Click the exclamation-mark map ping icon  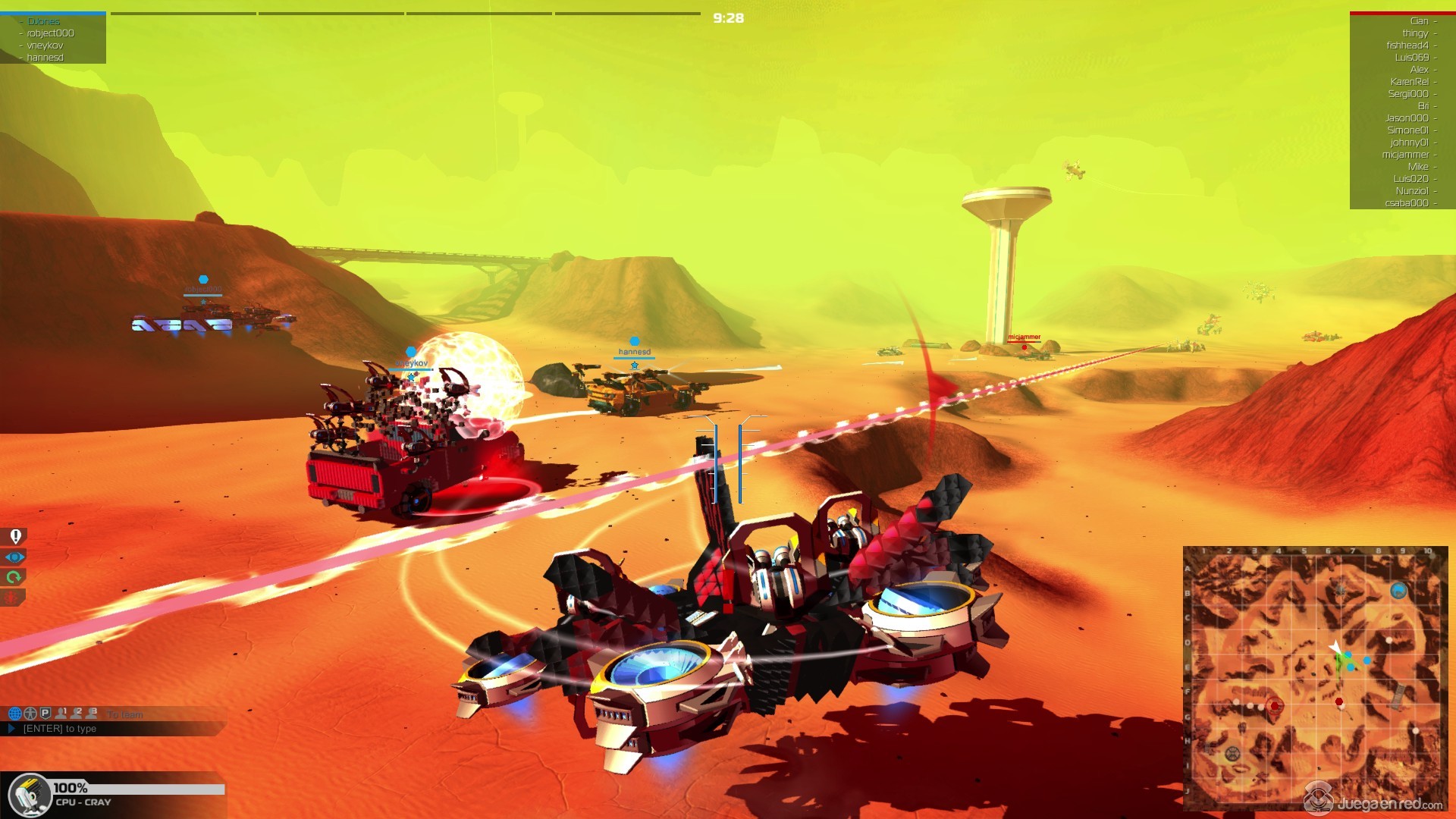point(14,537)
